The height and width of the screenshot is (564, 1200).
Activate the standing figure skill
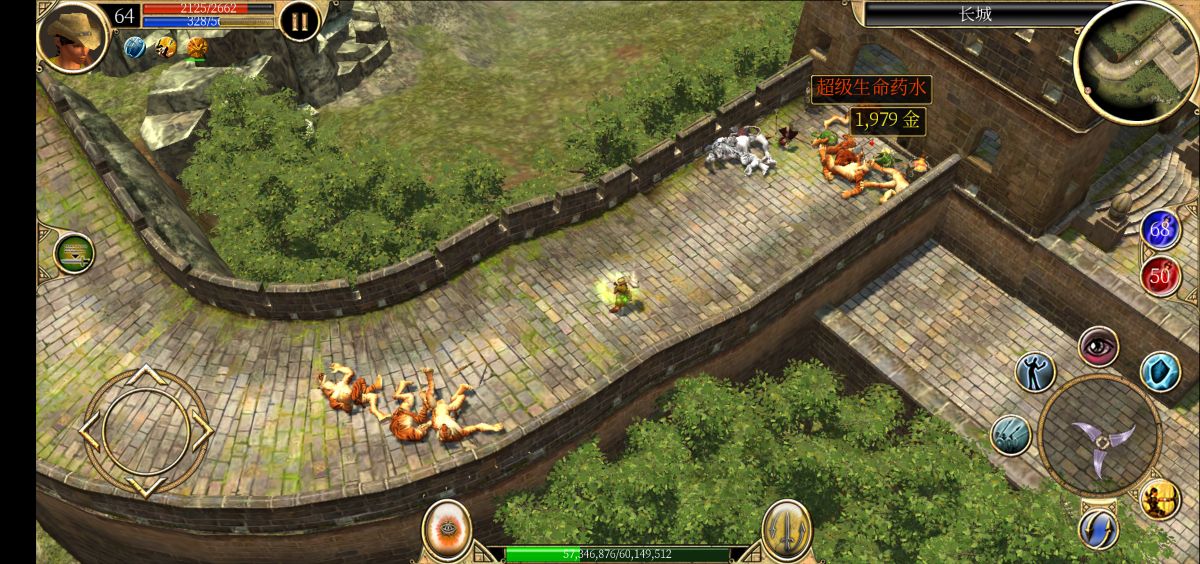(1035, 372)
